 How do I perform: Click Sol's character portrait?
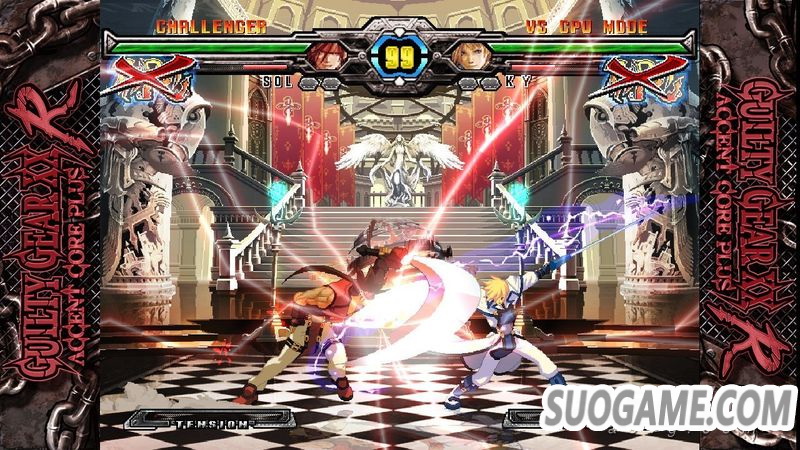coord(327,55)
